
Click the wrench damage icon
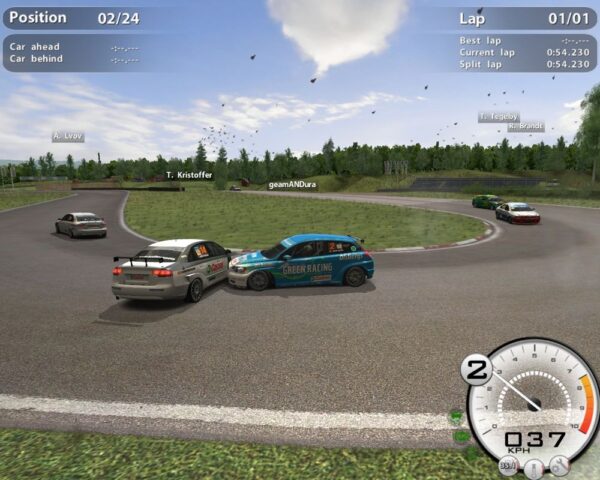click(559, 465)
